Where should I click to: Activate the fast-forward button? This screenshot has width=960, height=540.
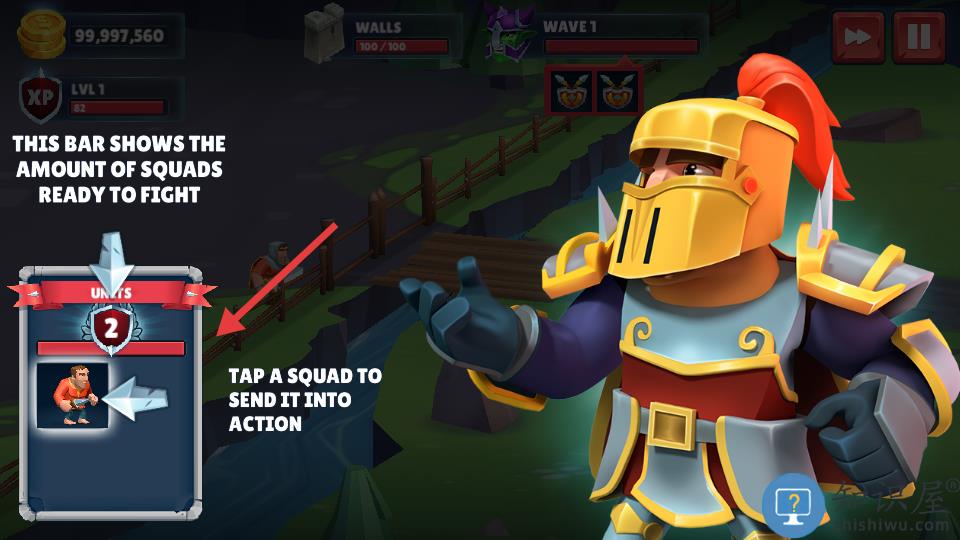tap(857, 37)
